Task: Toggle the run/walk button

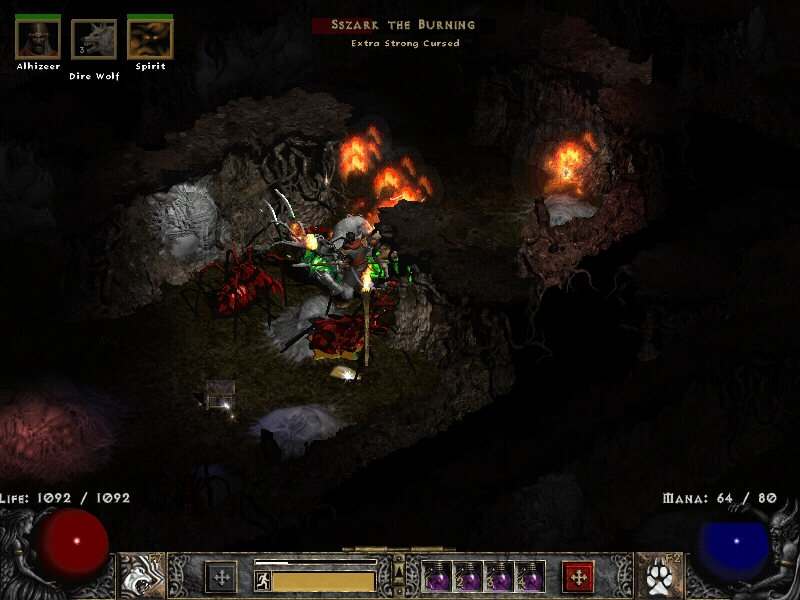Action: [x=262, y=580]
